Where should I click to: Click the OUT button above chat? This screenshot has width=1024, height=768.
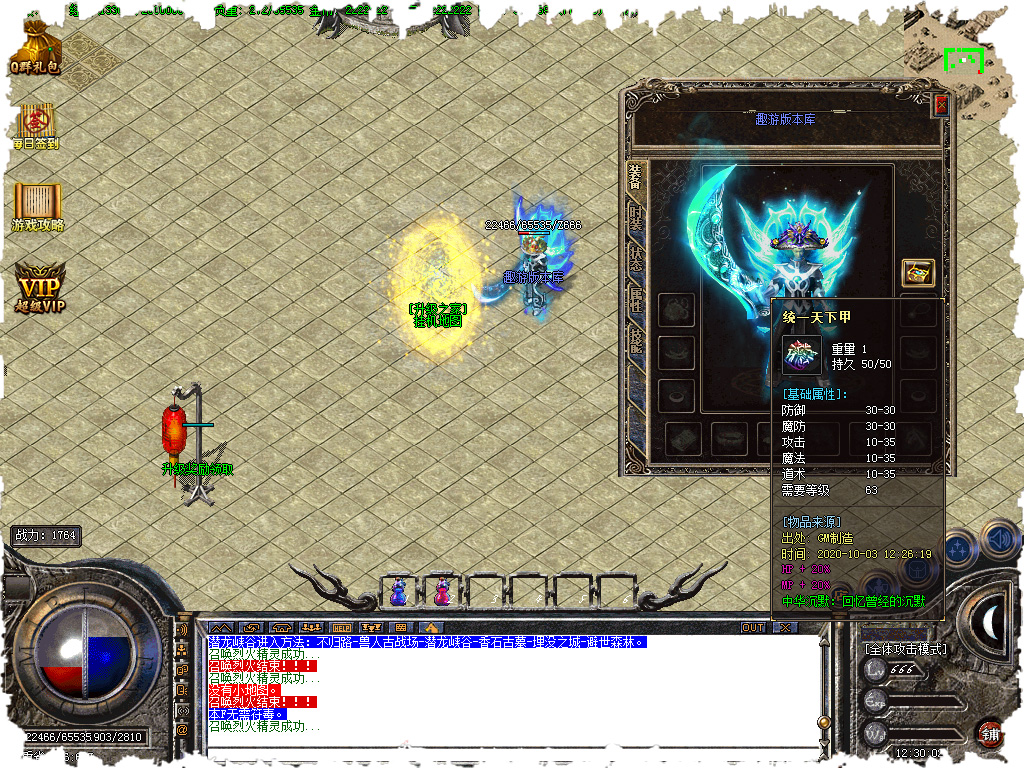(753, 628)
